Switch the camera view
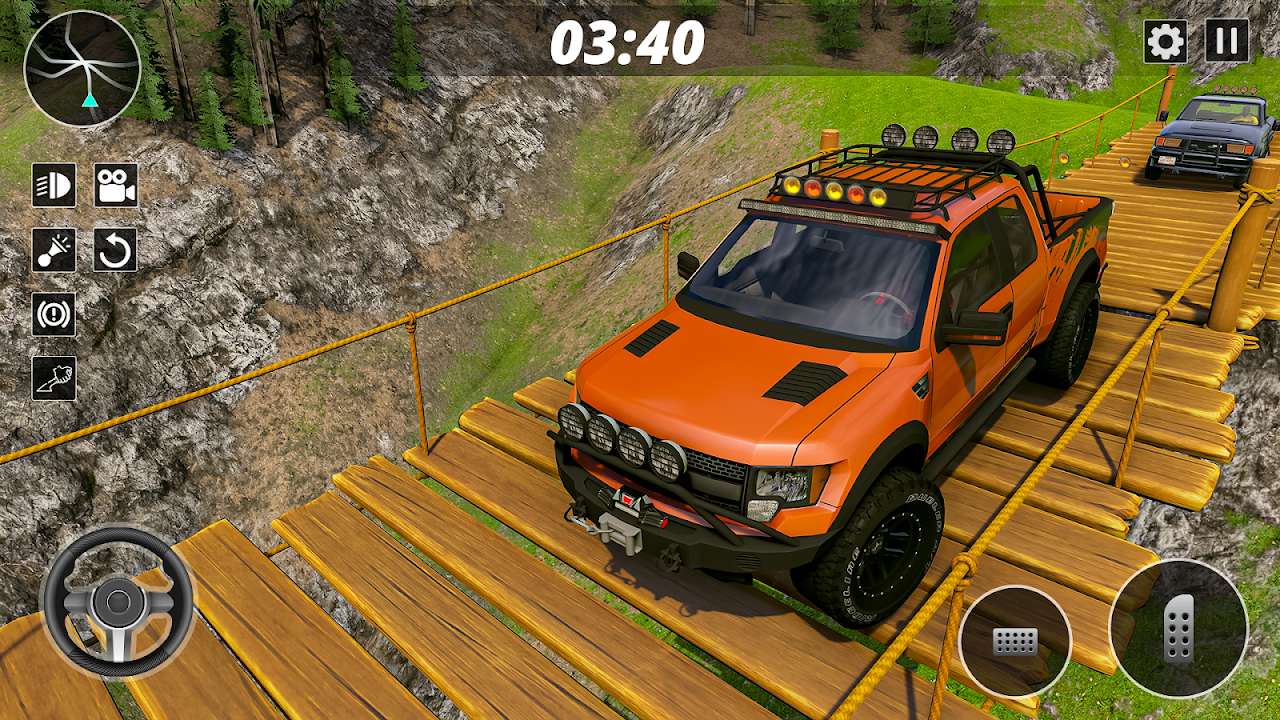Image resolution: width=1280 pixels, height=720 pixels. point(116,185)
